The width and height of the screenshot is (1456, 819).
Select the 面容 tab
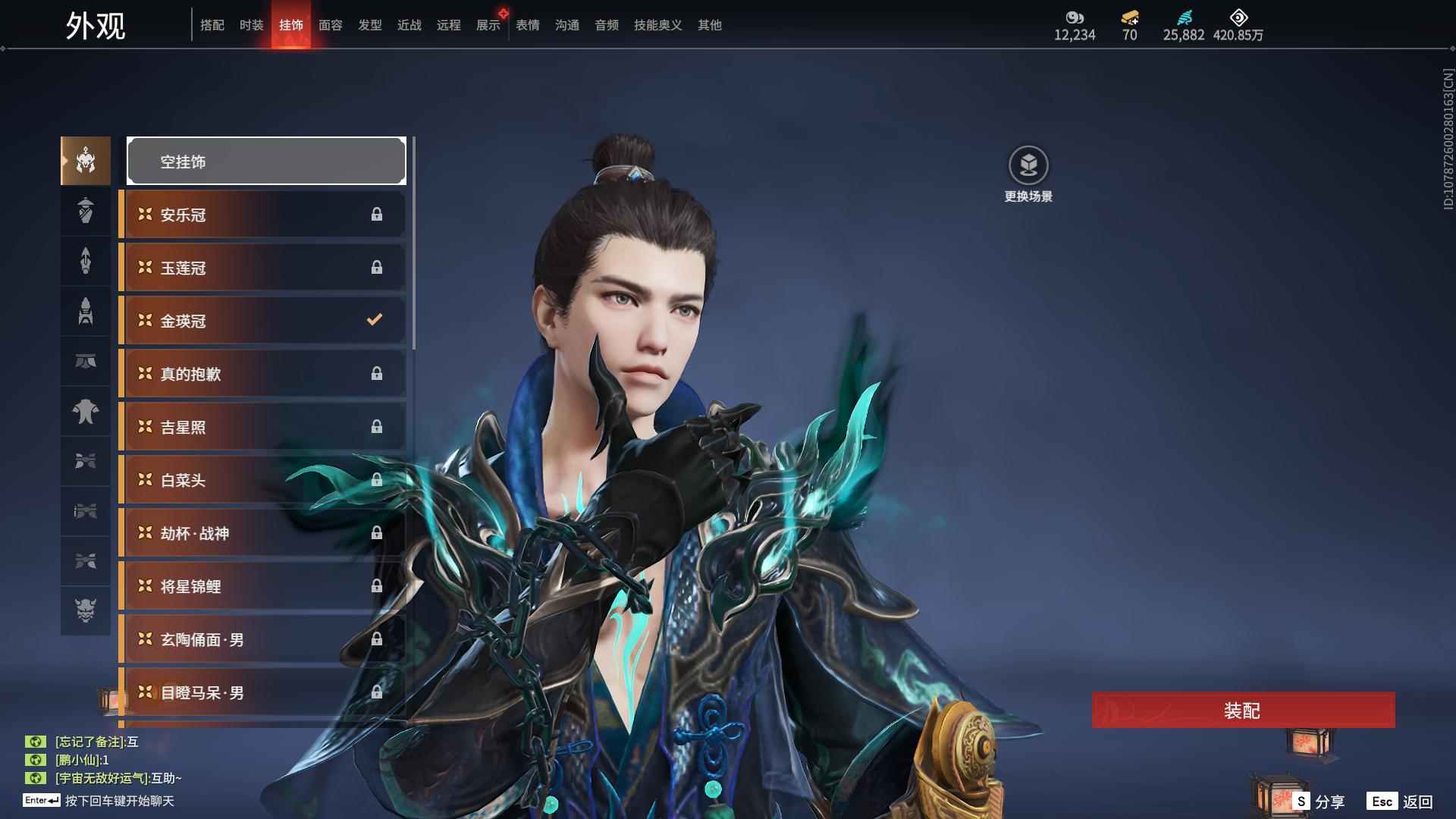click(x=330, y=25)
